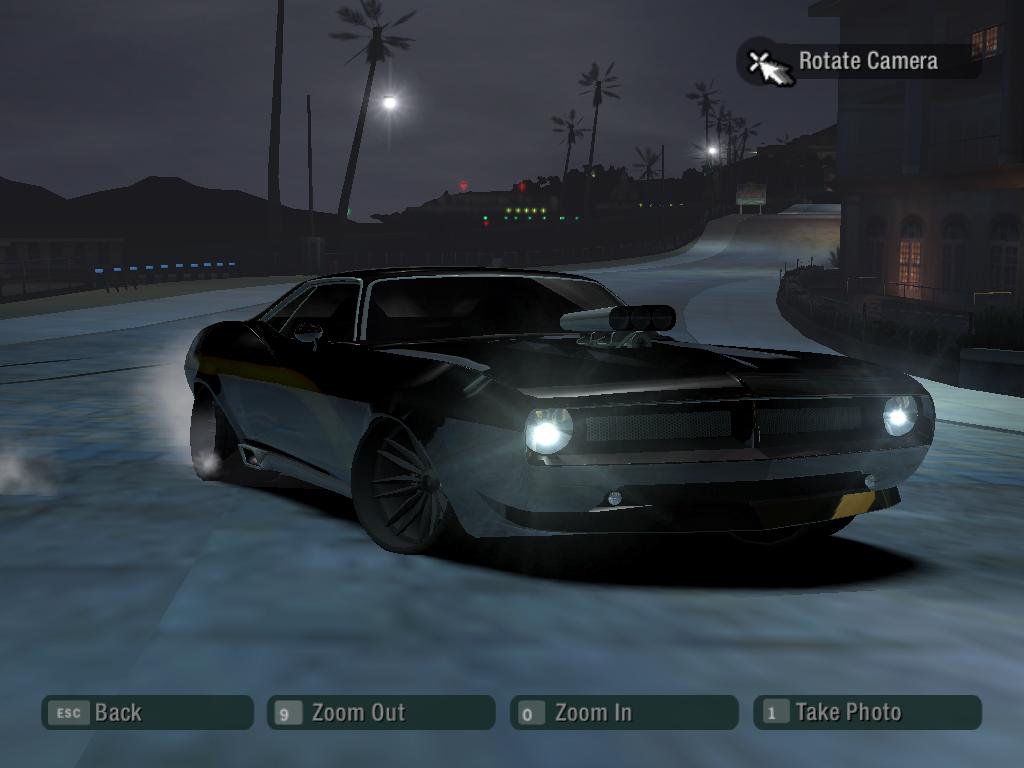Go back with the Back button
Screen dimensions: 1024x768
[147, 713]
